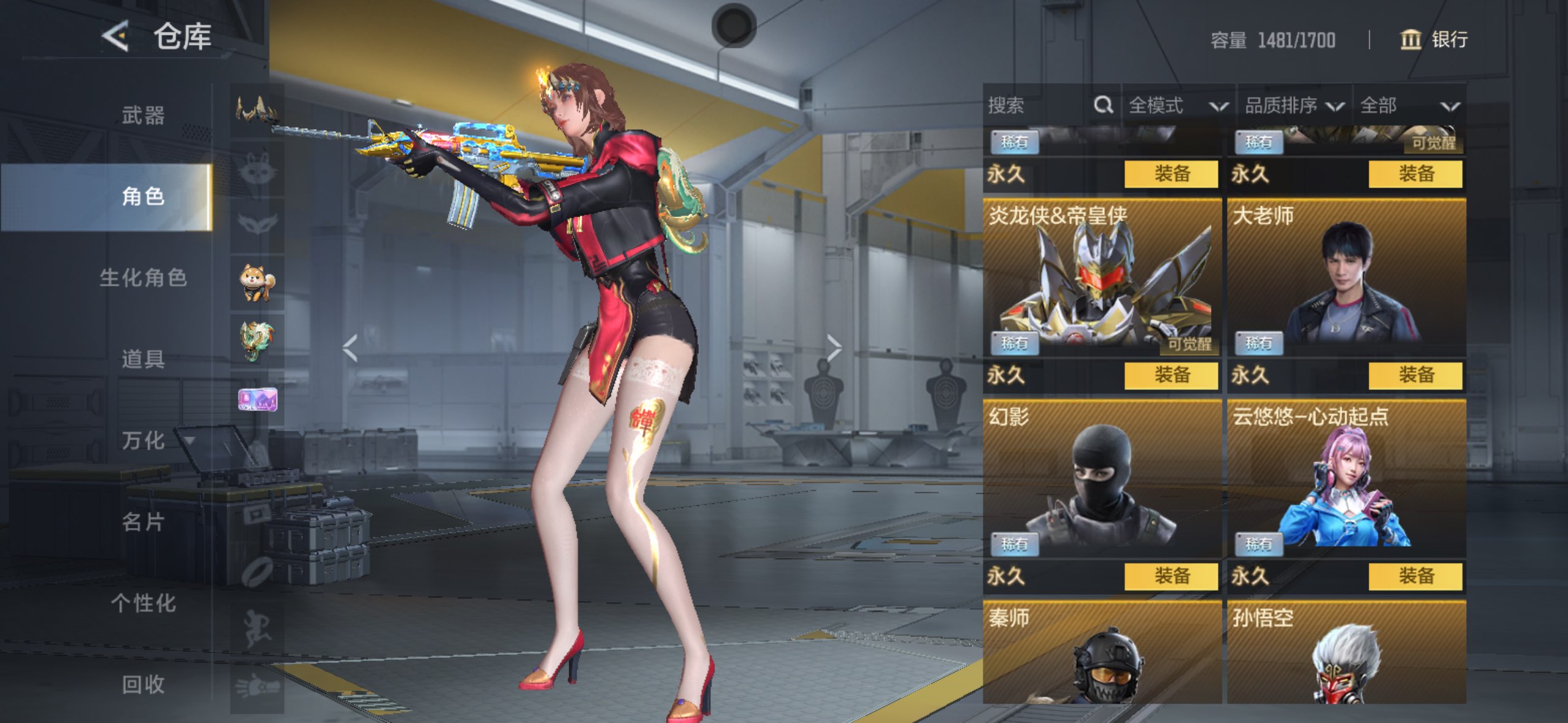Select the 孙悟空 character card
This screenshot has height=723, width=1568.
[1346, 653]
